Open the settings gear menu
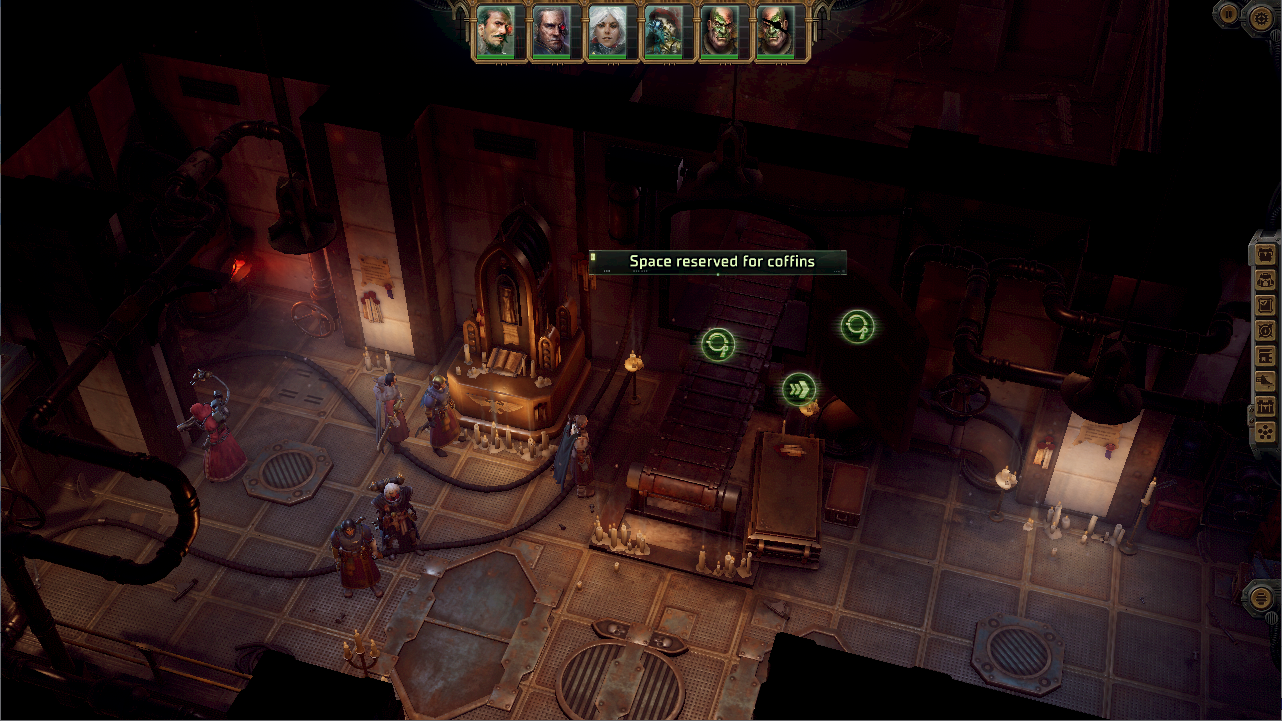 [x=1261, y=16]
